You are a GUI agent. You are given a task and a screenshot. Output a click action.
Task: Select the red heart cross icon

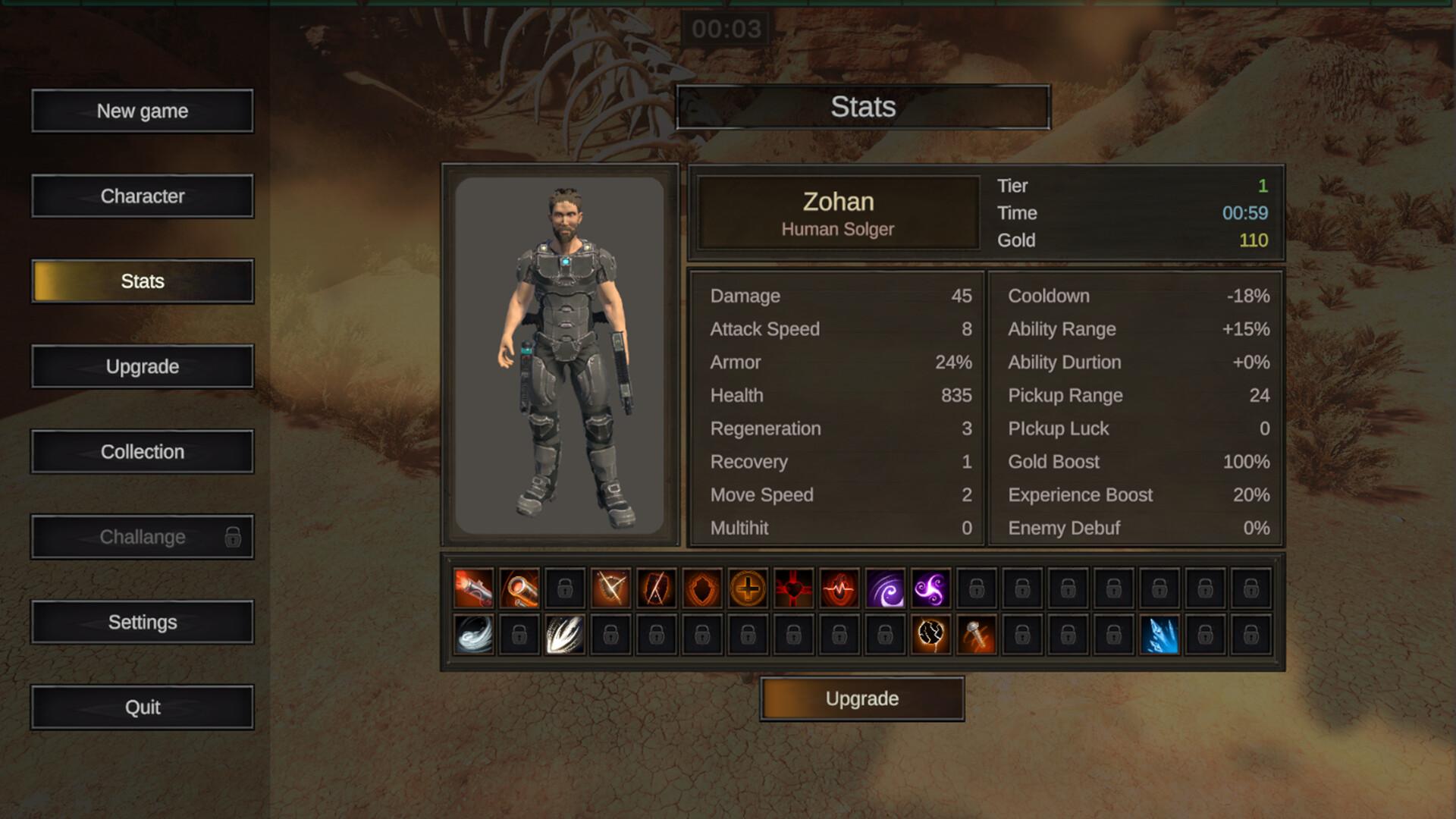pyautogui.click(x=793, y=588)
